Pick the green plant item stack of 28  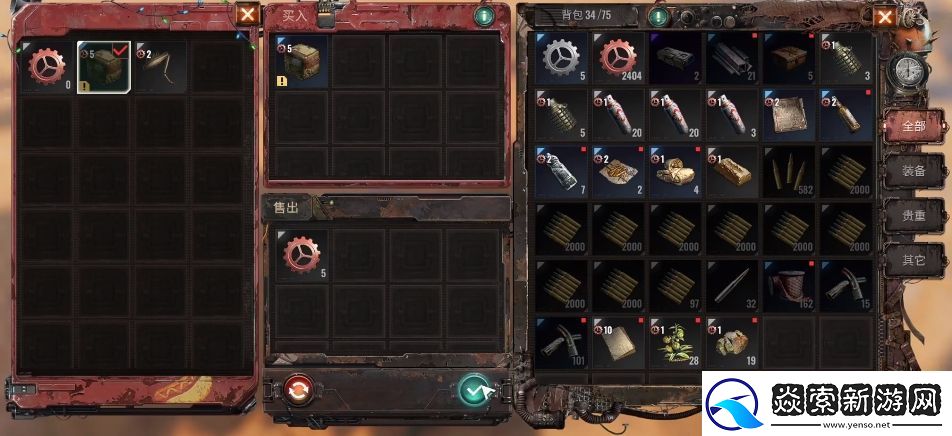676,341
